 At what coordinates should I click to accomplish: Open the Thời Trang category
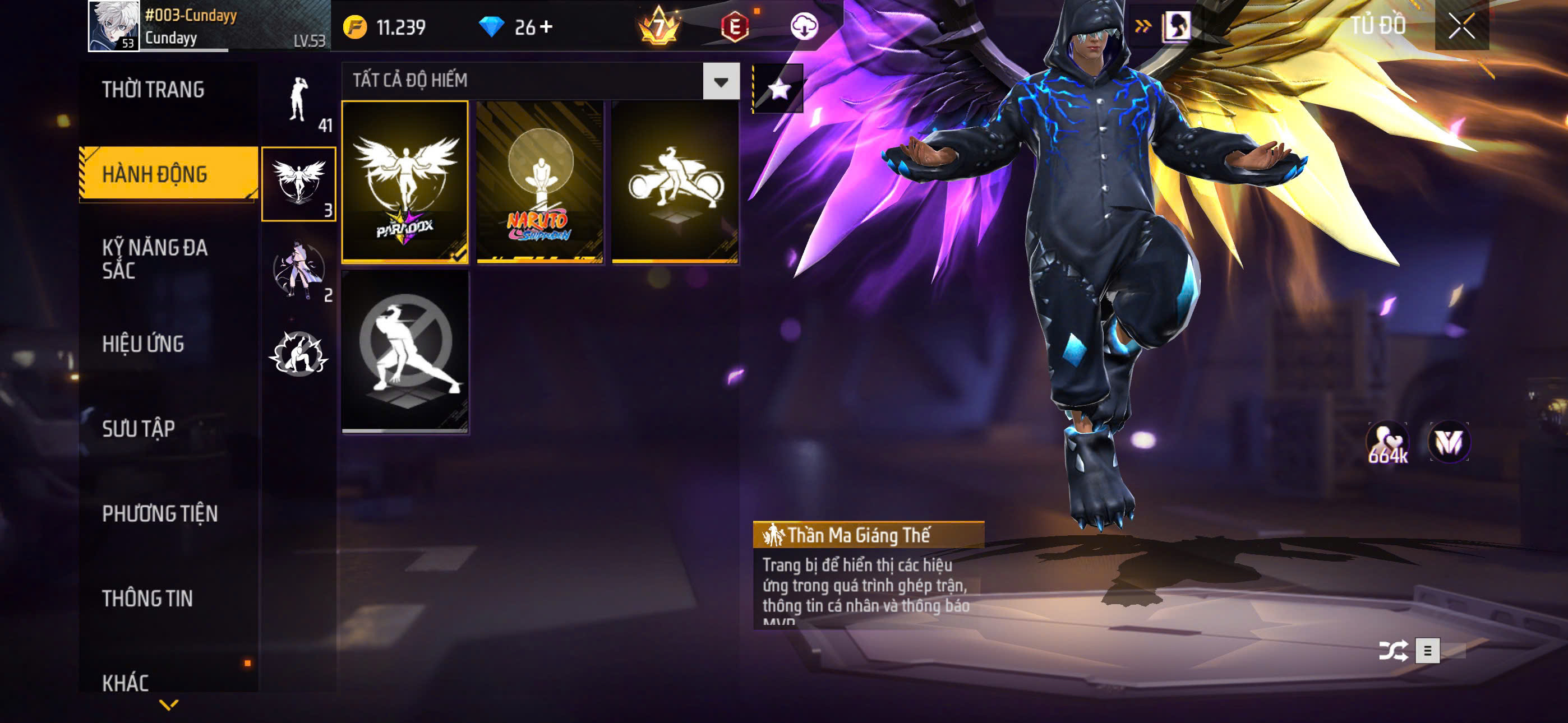[154, 90]
